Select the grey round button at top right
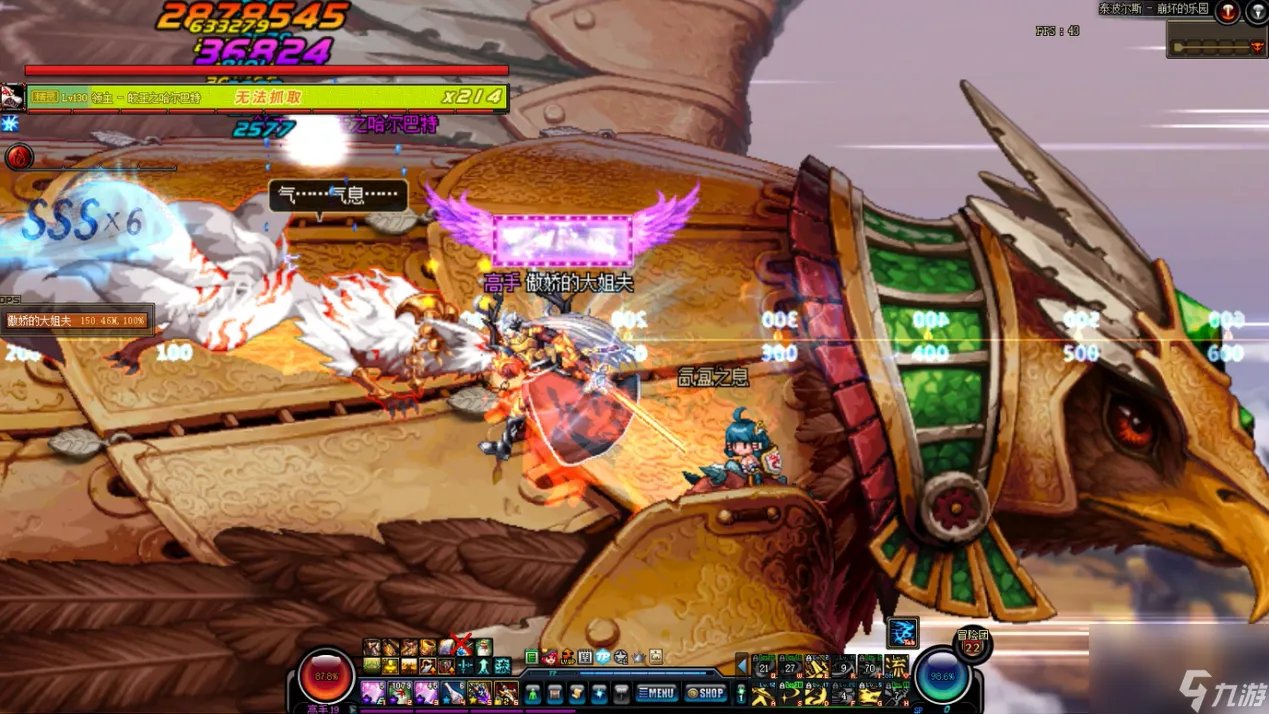 coord(1257,12)
